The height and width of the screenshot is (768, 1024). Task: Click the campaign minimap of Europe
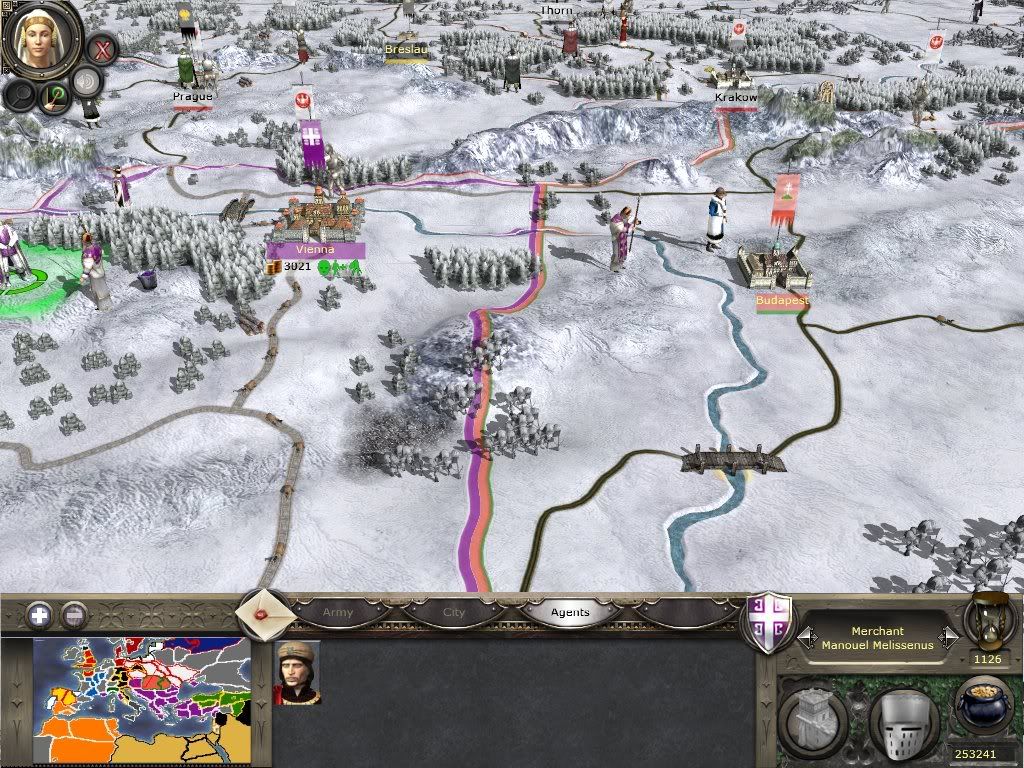coord(142,700)
